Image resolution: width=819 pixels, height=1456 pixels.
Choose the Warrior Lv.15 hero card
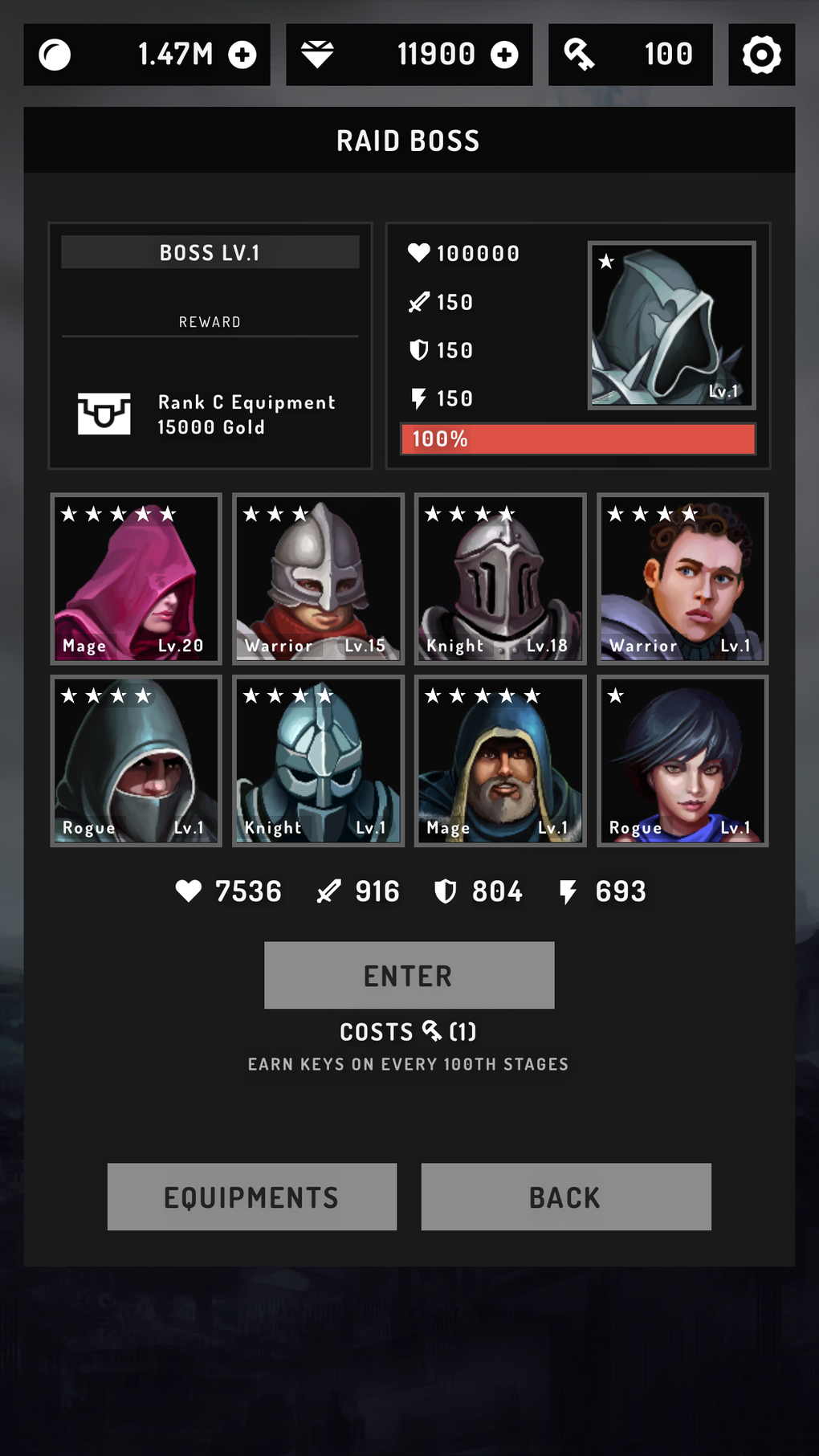pyautogui.click(x=318, y=579)
